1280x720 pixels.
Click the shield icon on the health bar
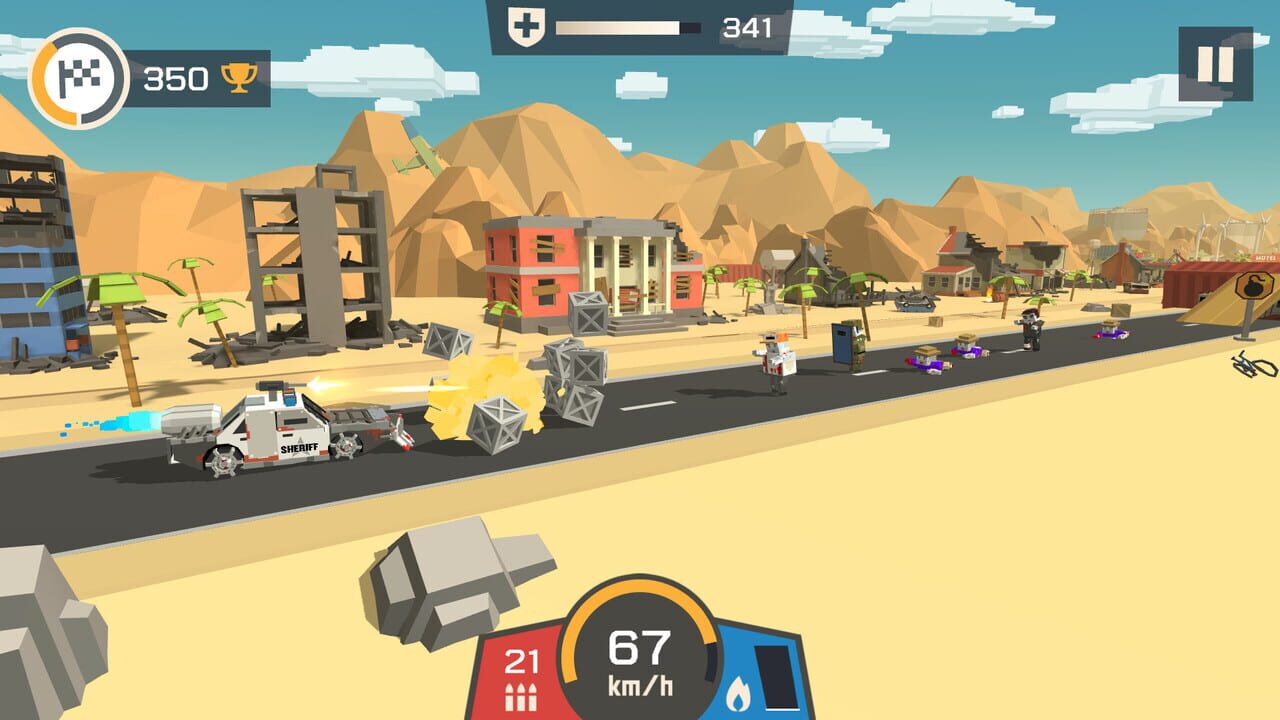pyautogui.click(x=524, y=25)
